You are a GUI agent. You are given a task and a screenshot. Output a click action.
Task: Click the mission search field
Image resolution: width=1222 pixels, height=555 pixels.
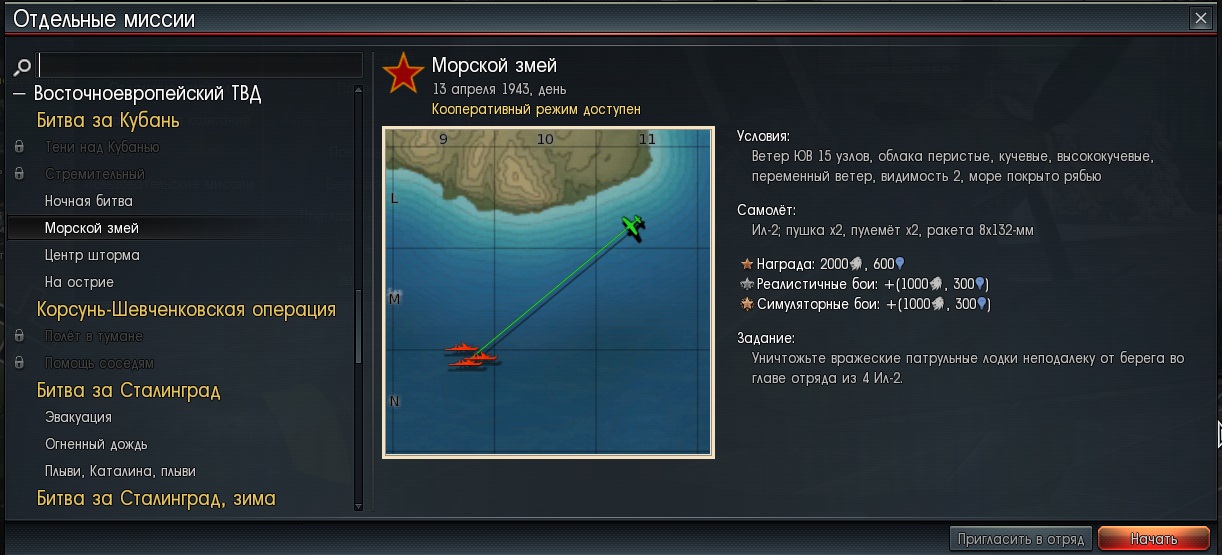click(200, 66)
